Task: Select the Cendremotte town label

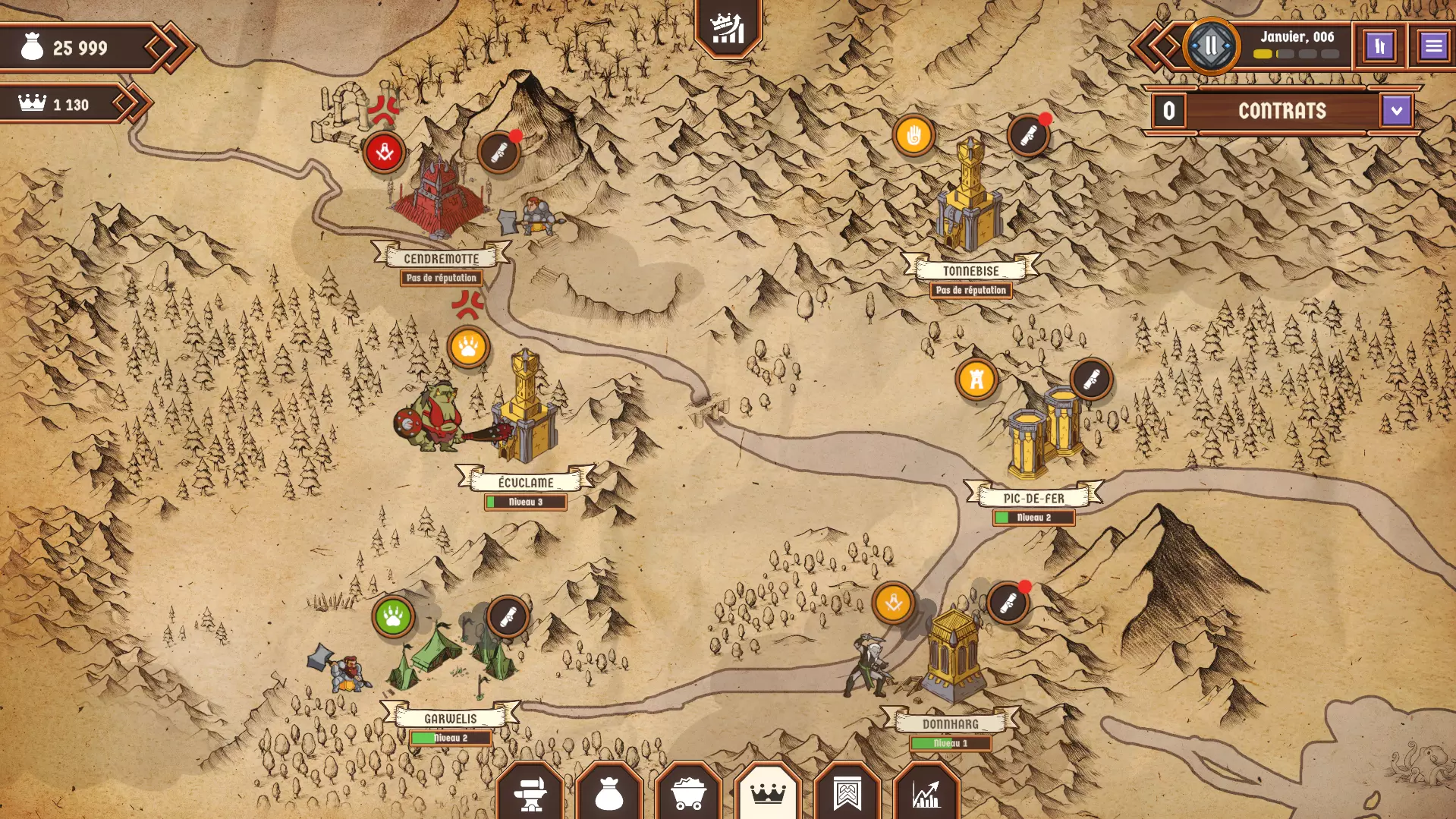Action: tap(441, 258)
